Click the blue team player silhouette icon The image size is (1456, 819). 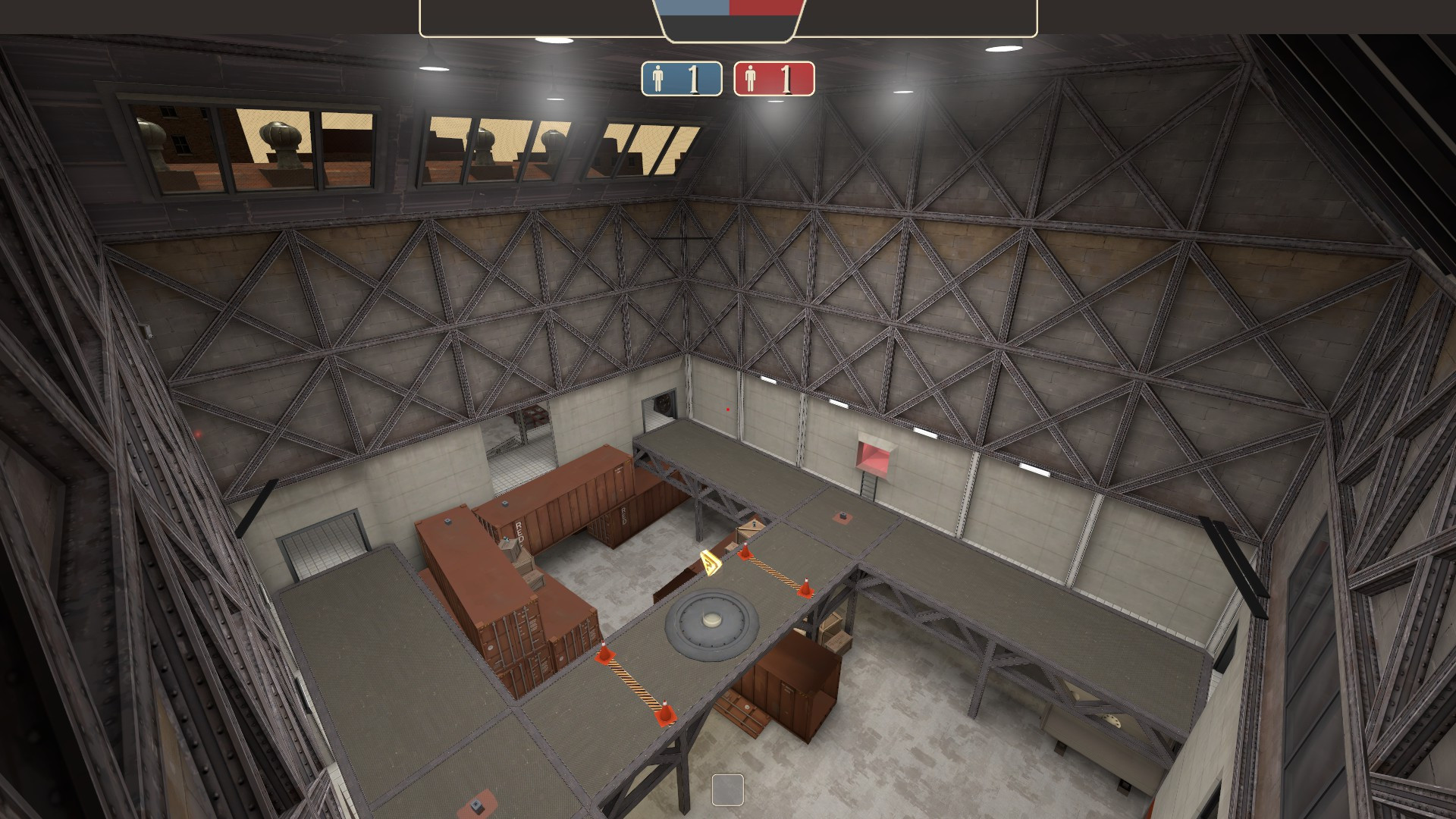click(658, 77)
